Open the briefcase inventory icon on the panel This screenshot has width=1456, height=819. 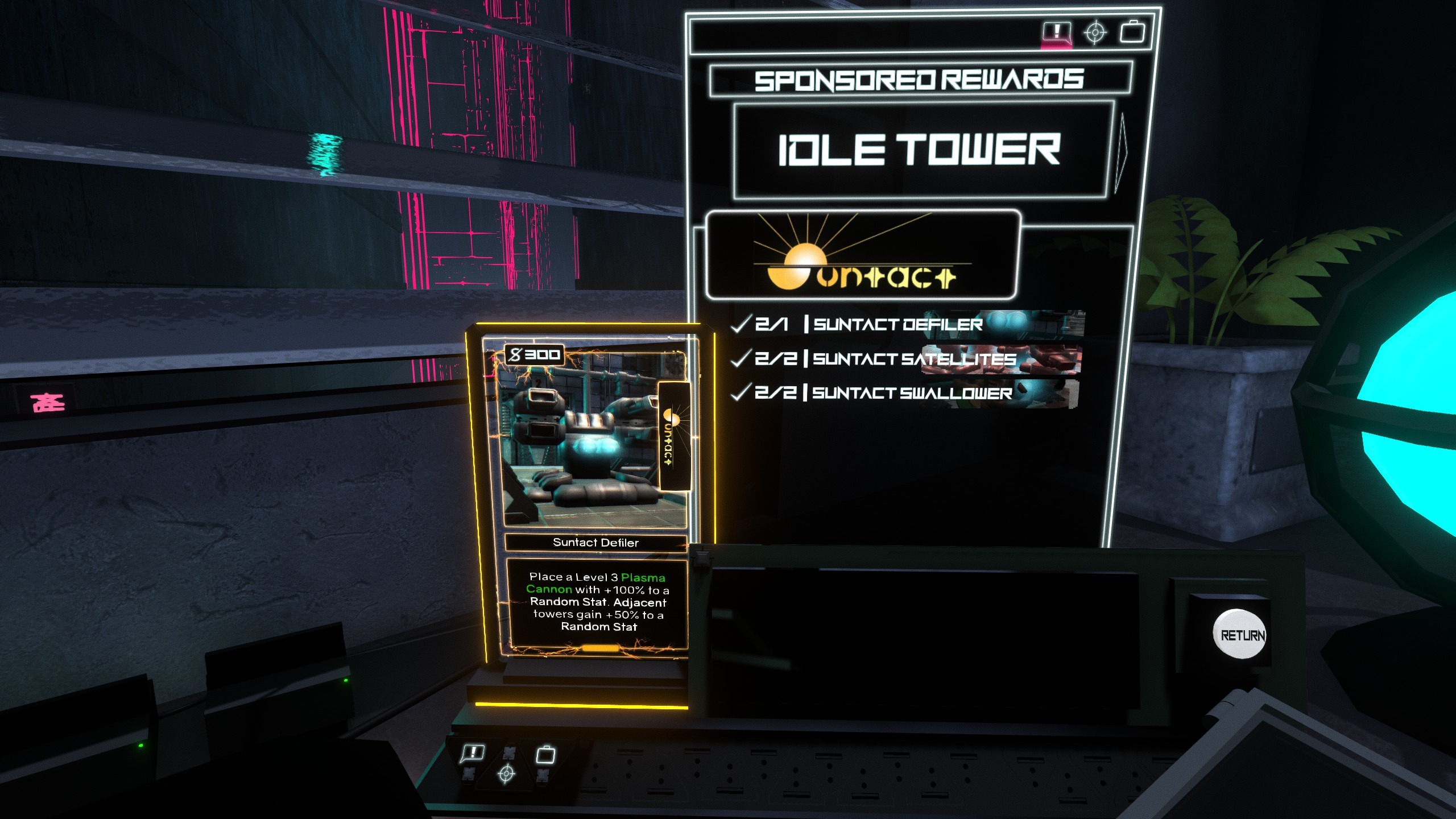1133,32
